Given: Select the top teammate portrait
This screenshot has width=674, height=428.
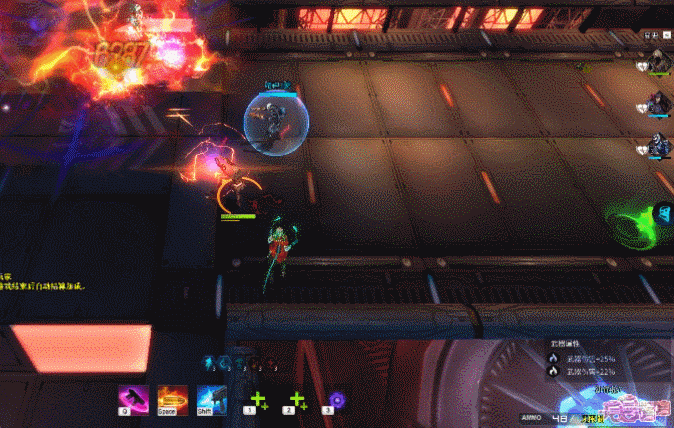Looking at the screenshot, I should 659,62.
